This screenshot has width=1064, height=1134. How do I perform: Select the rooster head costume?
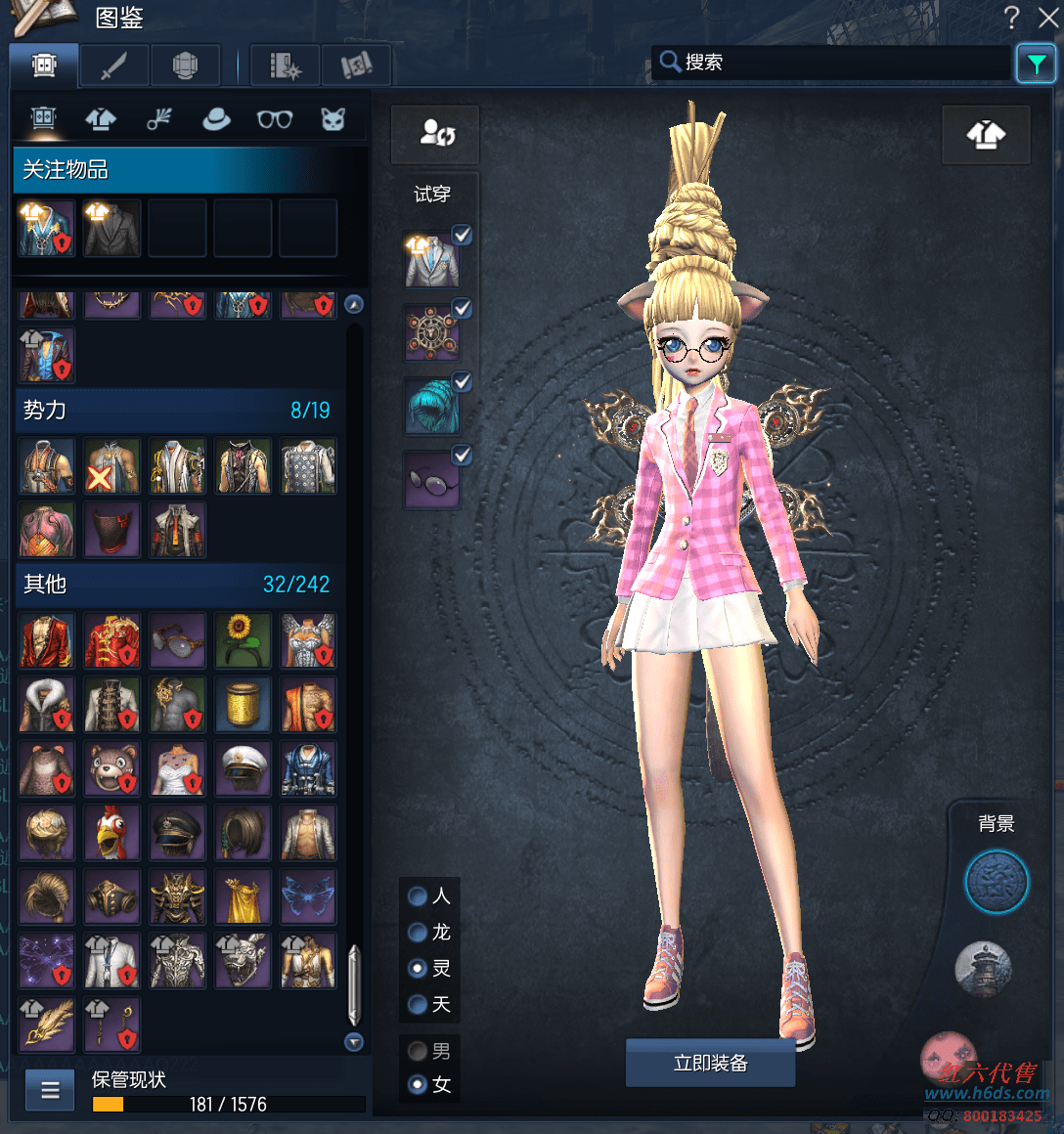(x=111, y=833)
